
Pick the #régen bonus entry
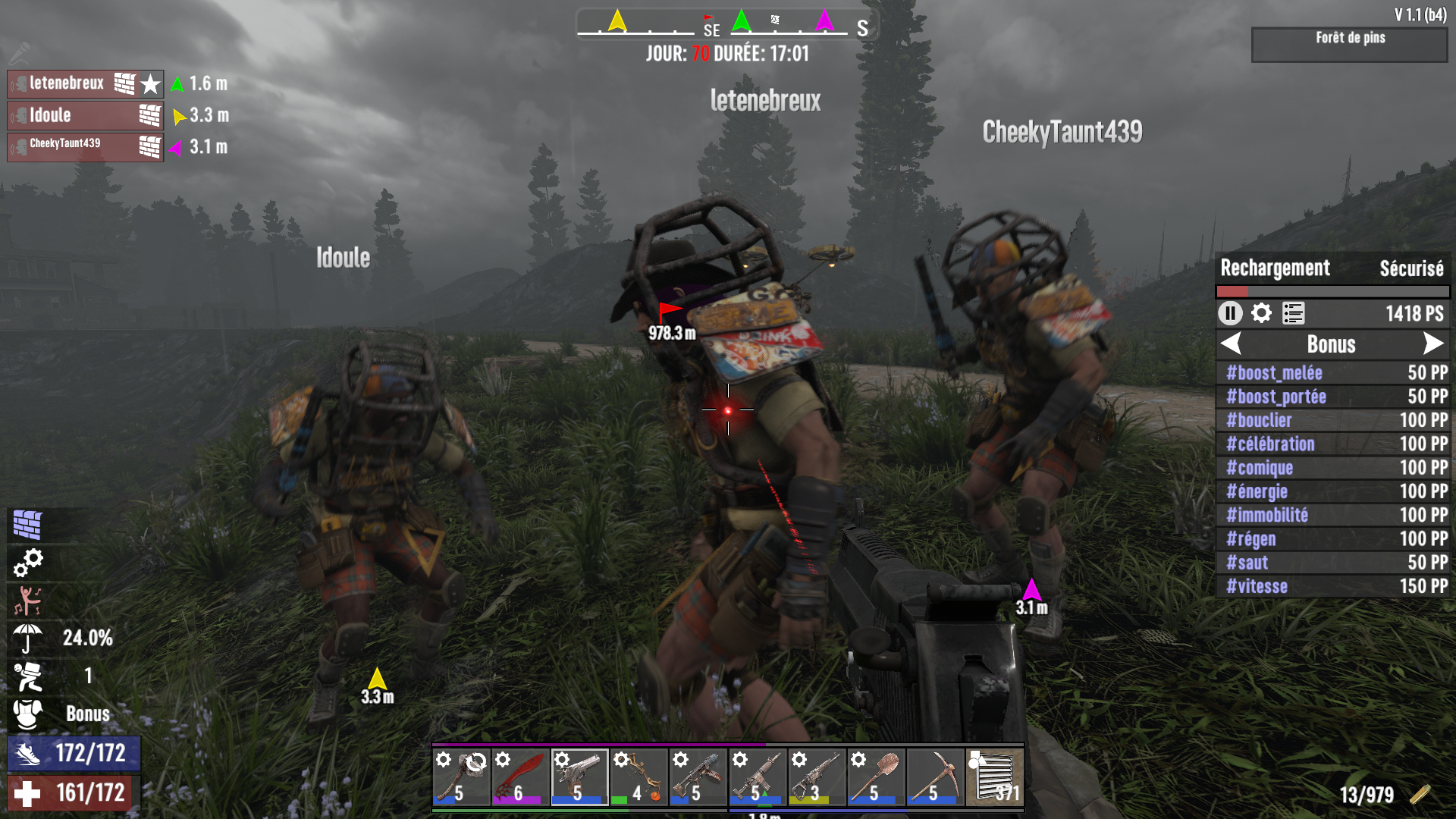[x=1333, y=539]
